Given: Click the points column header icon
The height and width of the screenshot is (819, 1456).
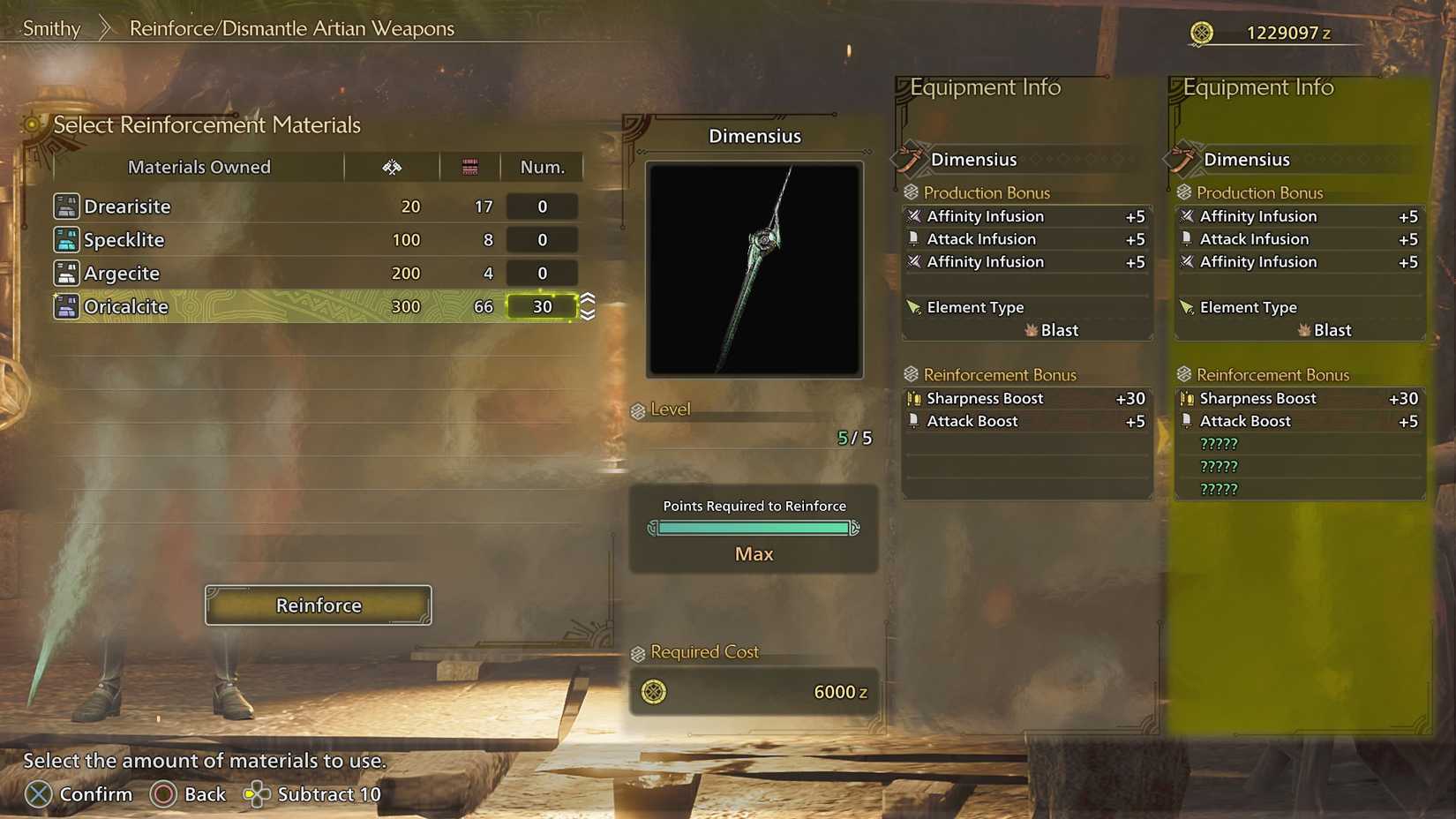Looking at the screenshot, I should [469, 166].
